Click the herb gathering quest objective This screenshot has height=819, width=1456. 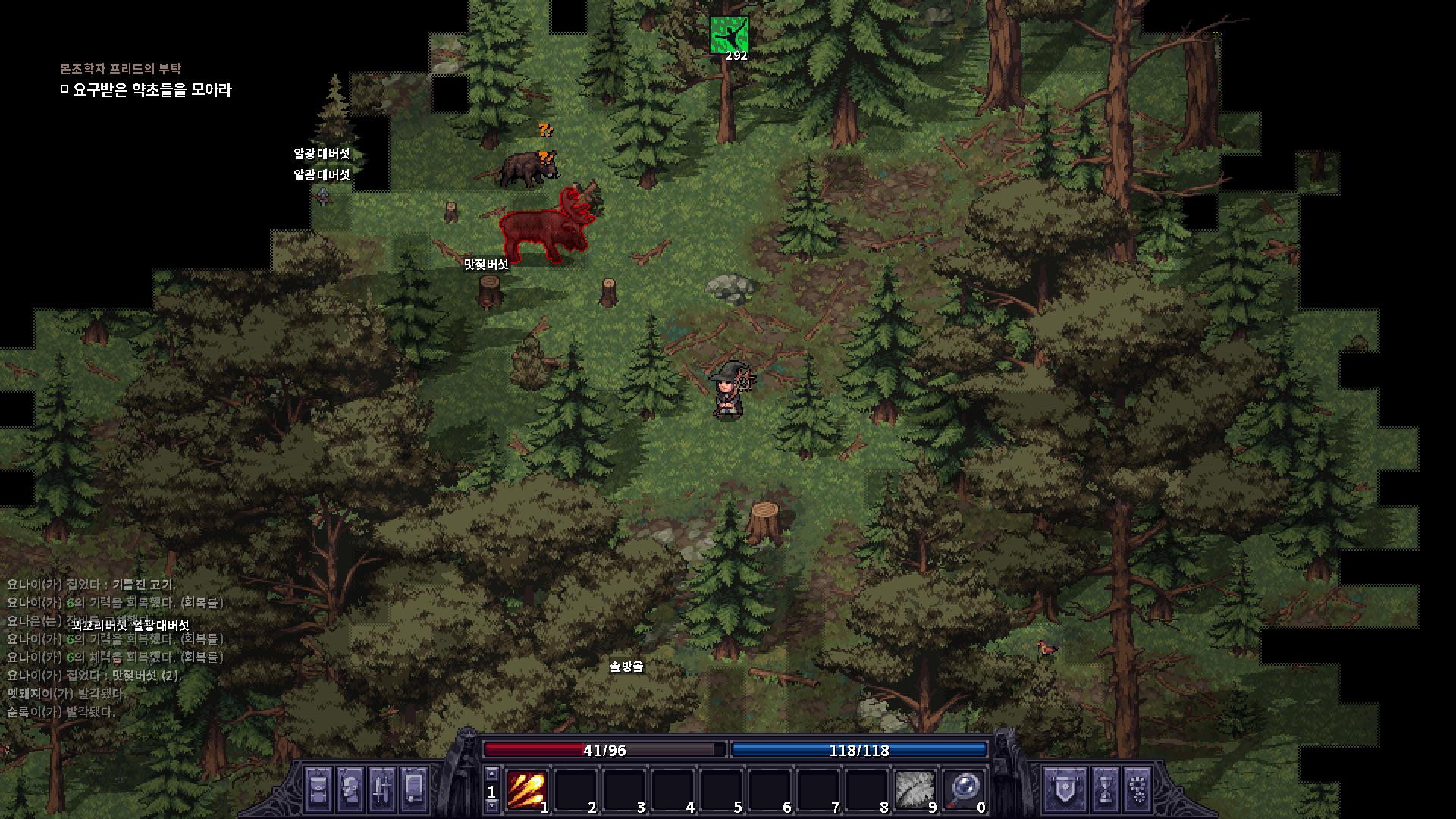coord(152,90)
